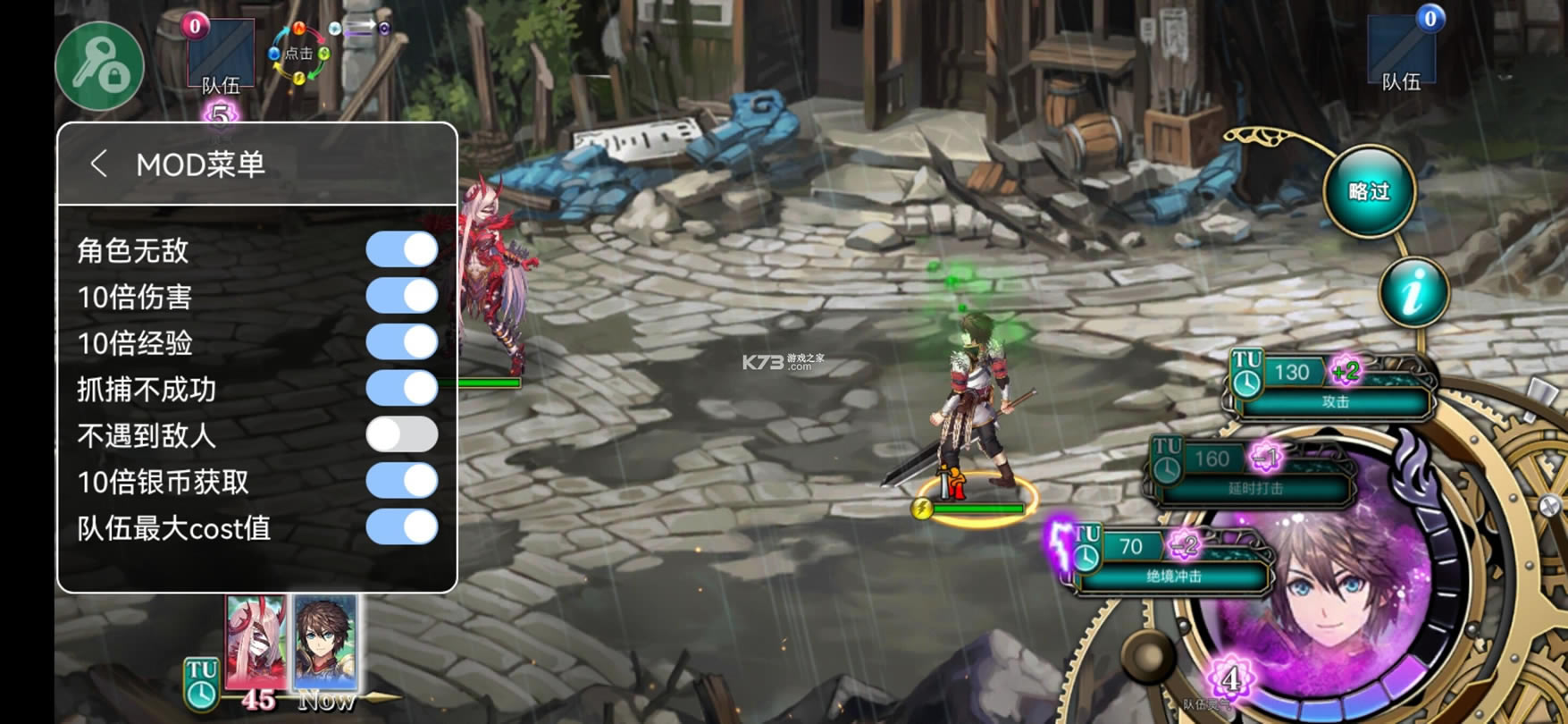Screen dimensions: 1568x724
Task: Select the red-horned character turn portrait
Action: [256, 642]
